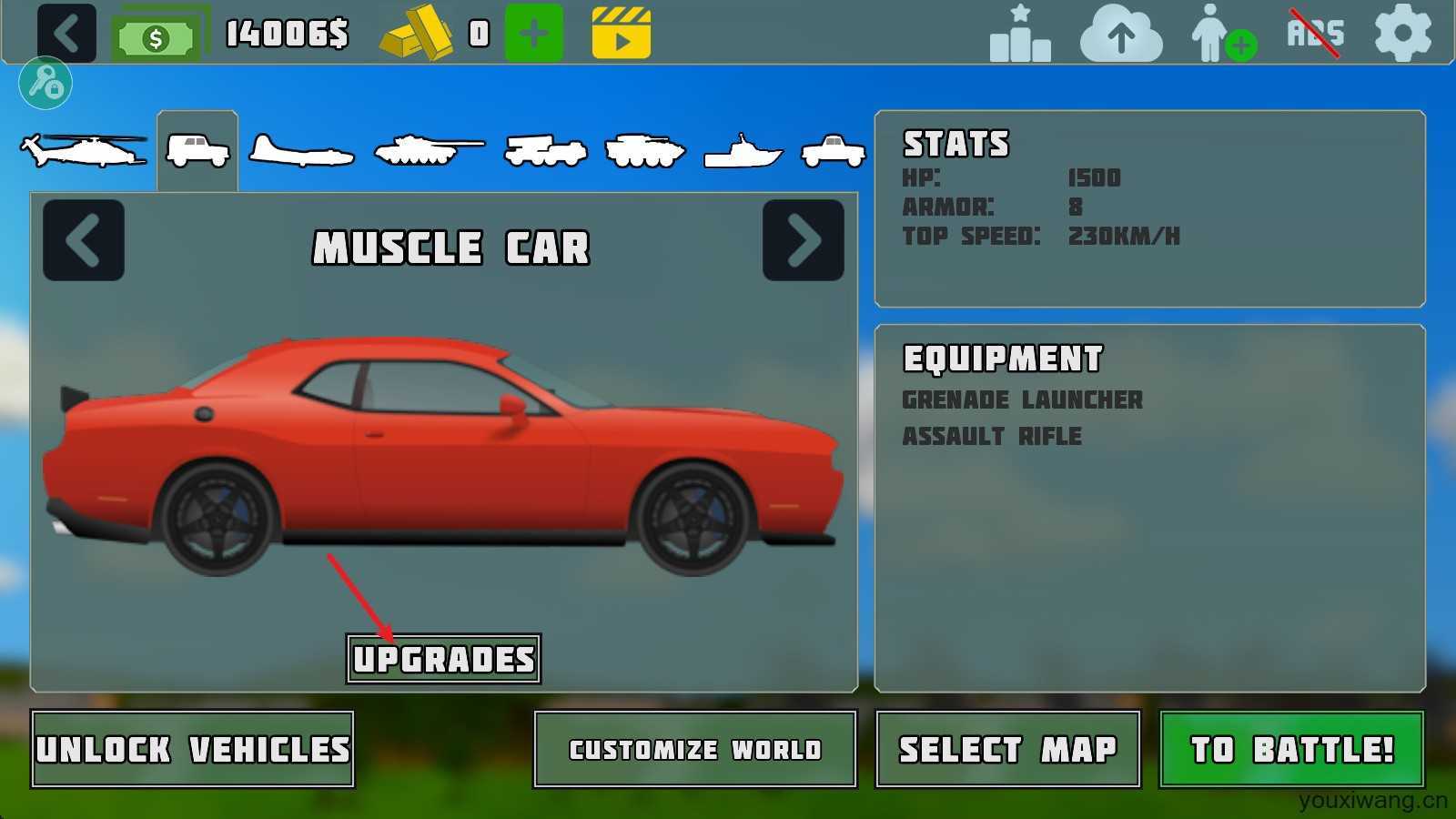
Task: Choose Customize World
Action: tap(695, 749)
